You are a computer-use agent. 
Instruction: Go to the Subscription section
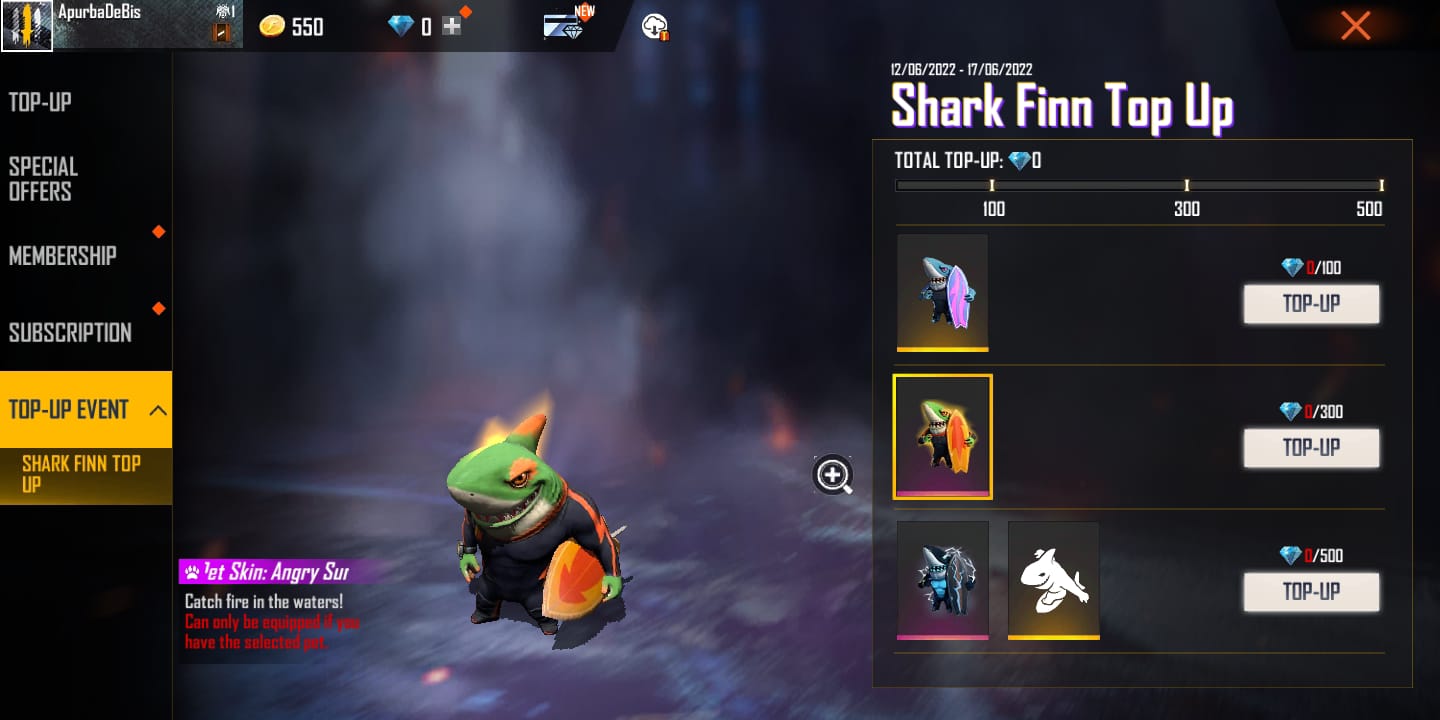(70, 333)
